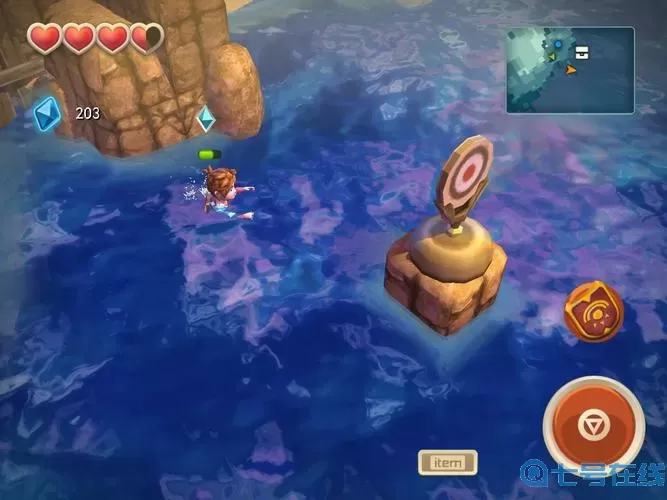Tap the large red action button
667x500 pixels.
pyautogui.click(x=592, y=426)
